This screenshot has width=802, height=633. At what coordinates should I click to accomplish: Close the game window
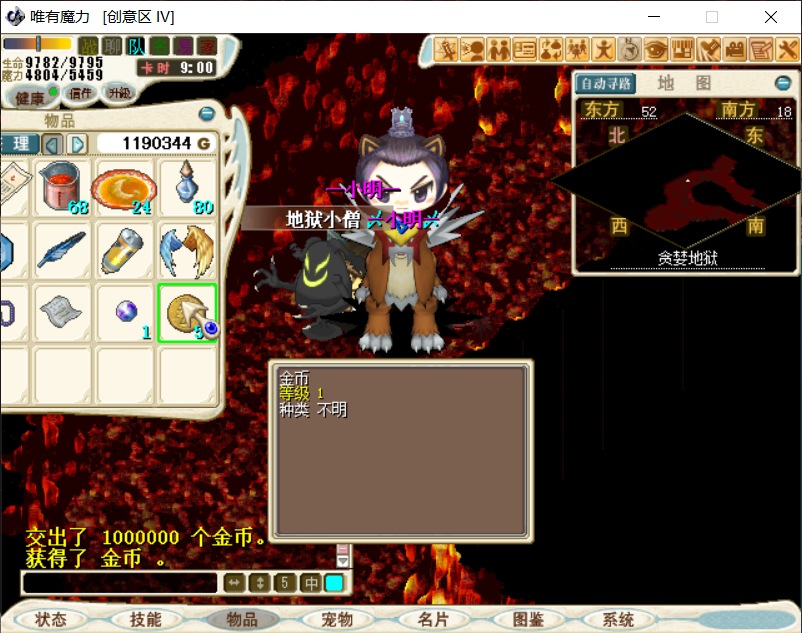tap(771, 17)
